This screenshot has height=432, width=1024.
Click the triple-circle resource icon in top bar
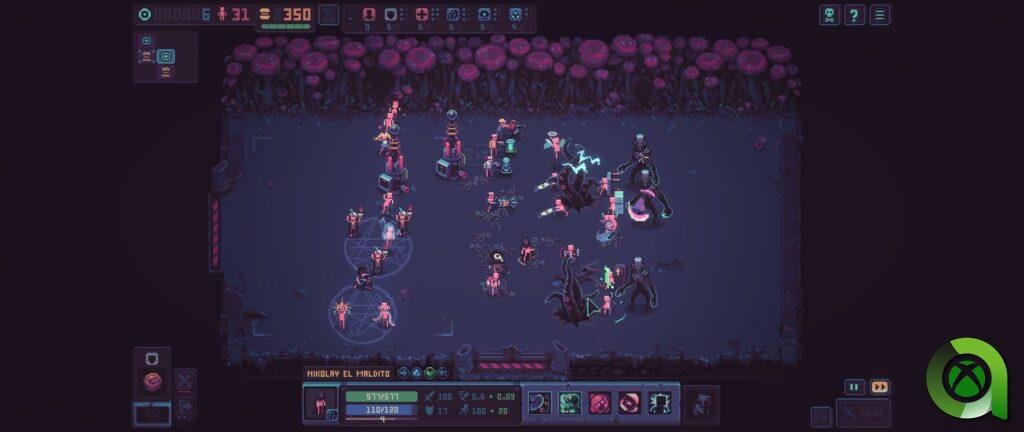coord(515,15)
